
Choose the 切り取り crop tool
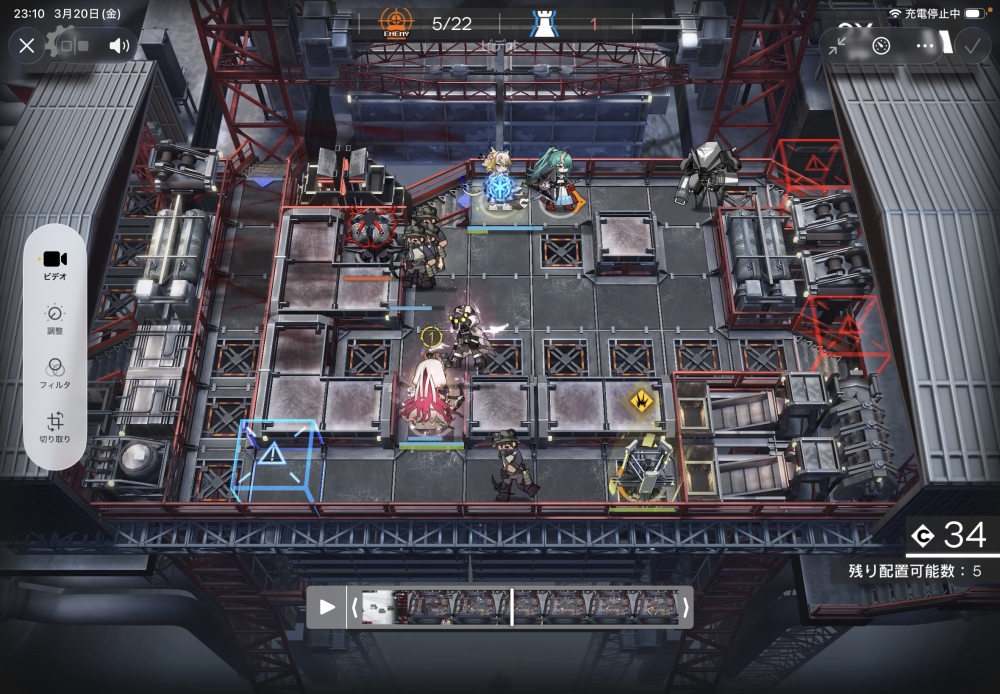(55, 427)
